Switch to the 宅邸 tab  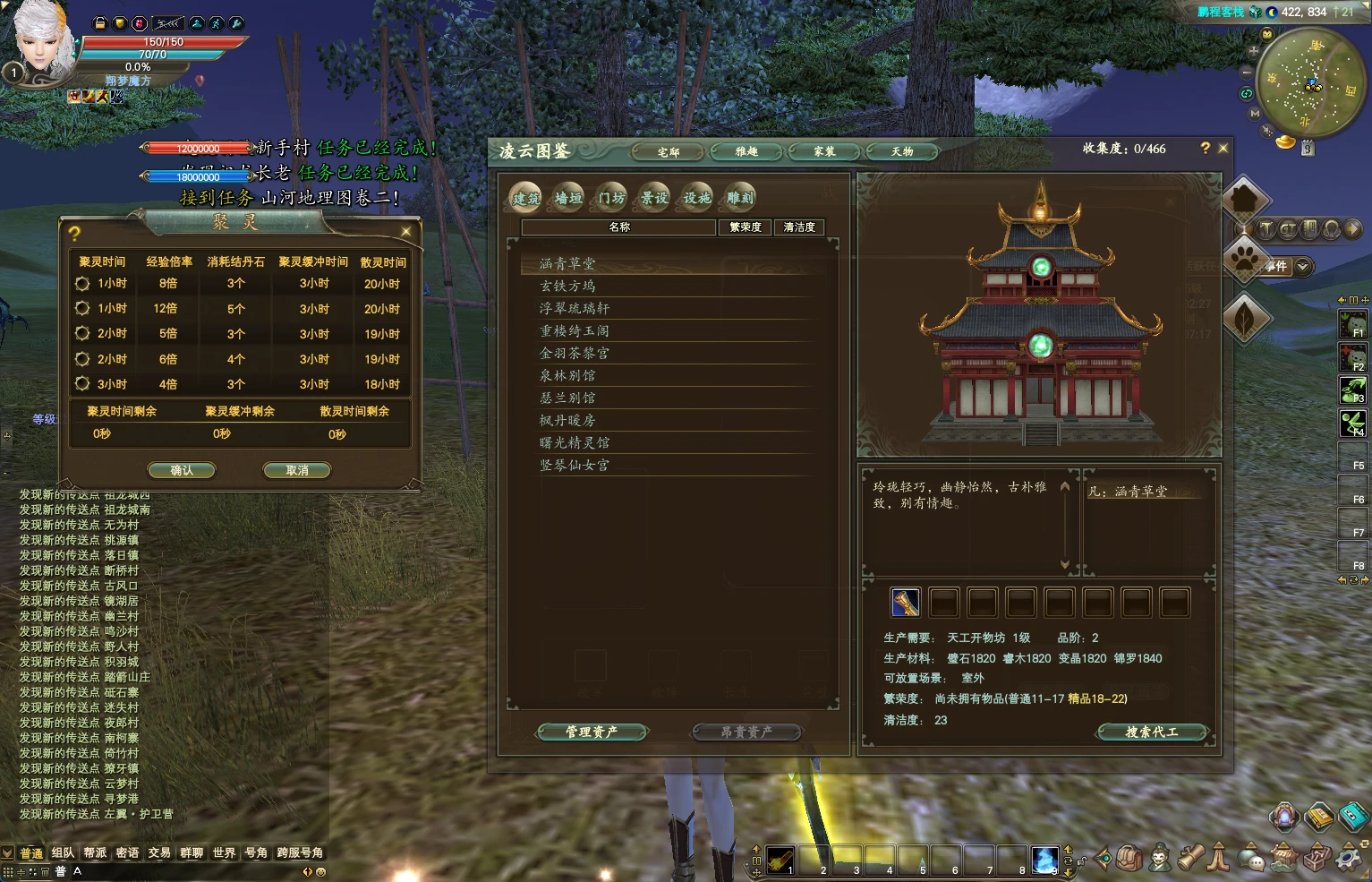[x=669, y=152]
